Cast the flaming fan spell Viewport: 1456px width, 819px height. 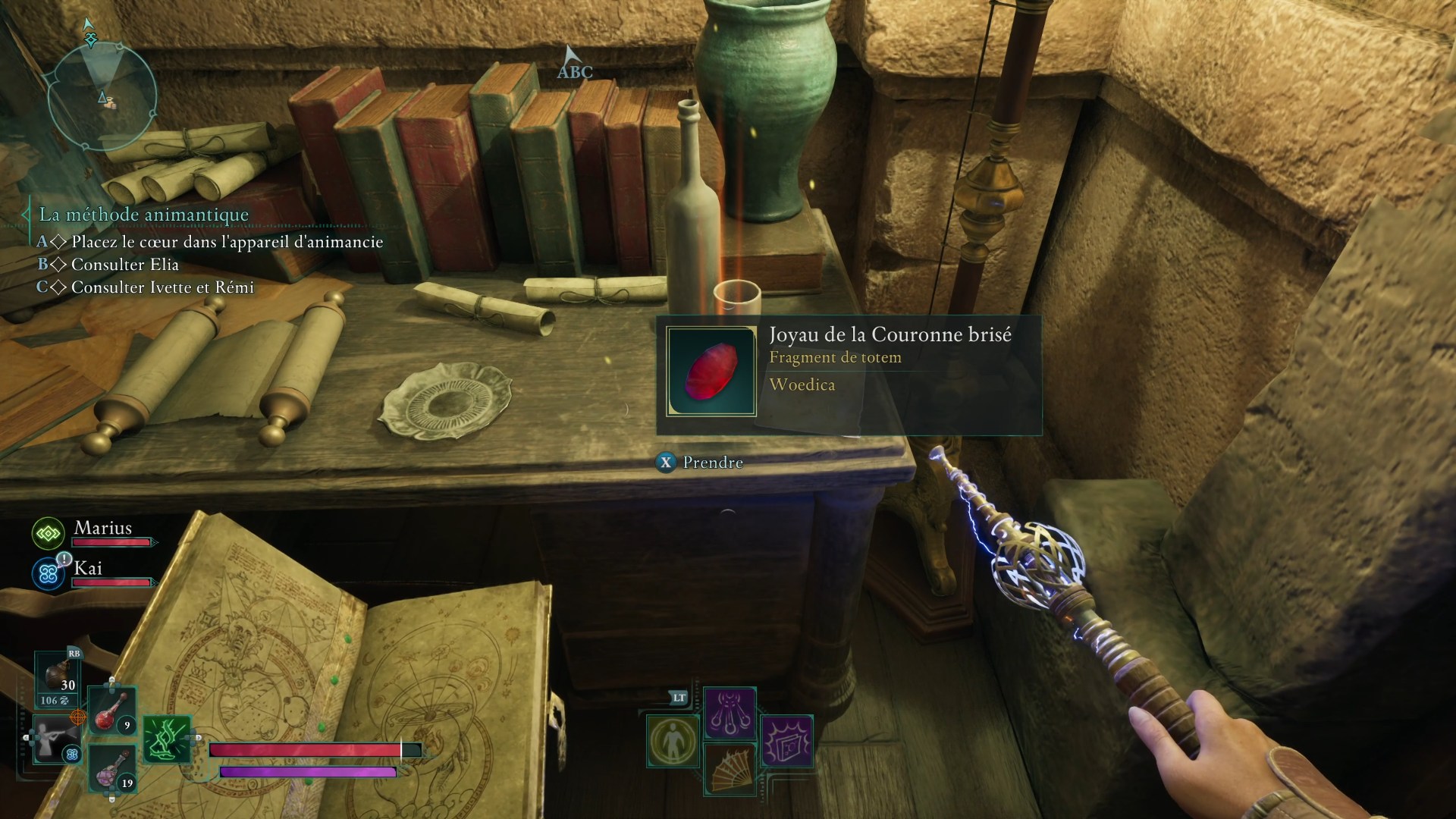click(730, 768)
